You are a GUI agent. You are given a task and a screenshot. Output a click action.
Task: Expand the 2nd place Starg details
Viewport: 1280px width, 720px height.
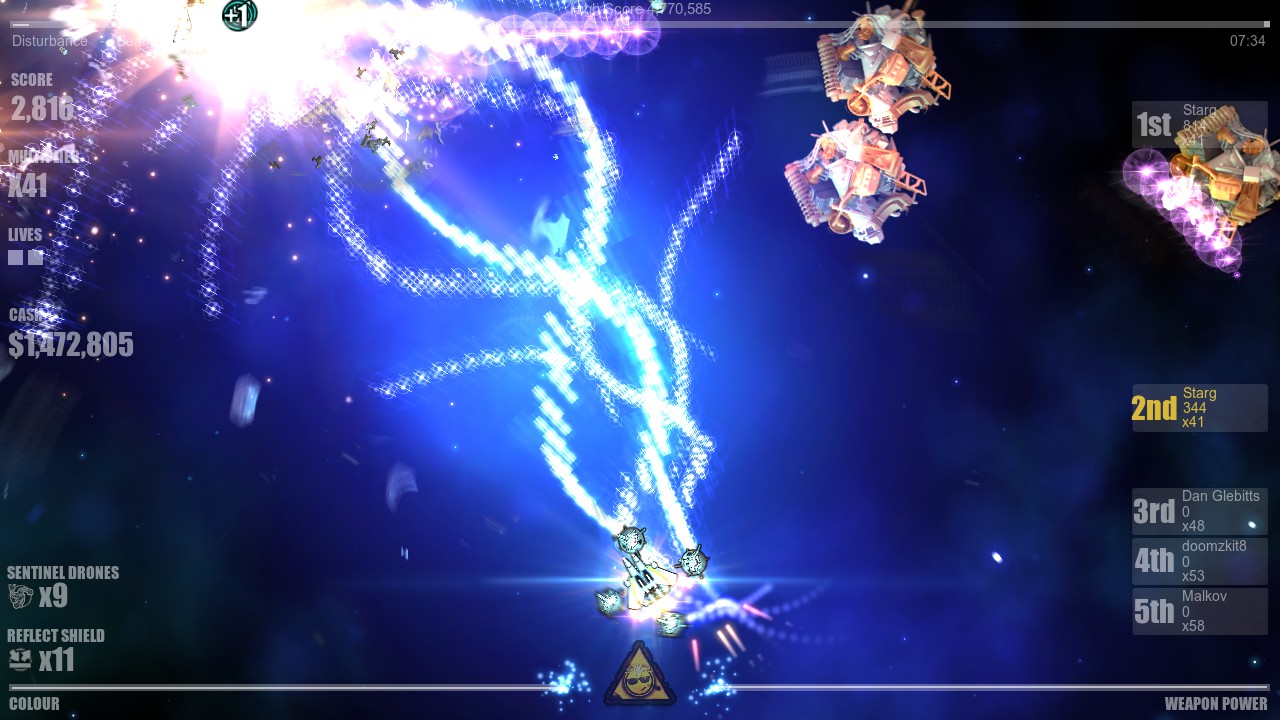pos(1198,408)
